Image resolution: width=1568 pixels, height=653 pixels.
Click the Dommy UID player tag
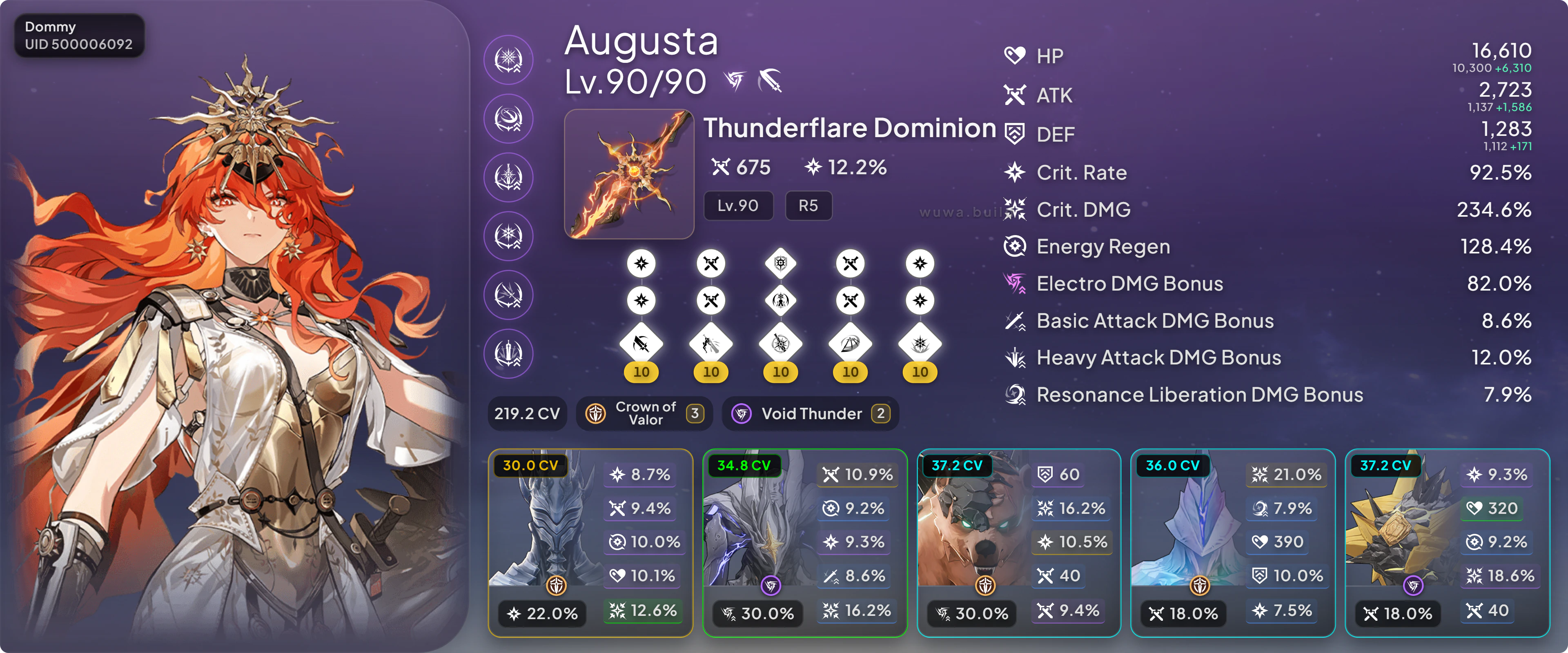point(79,35)
